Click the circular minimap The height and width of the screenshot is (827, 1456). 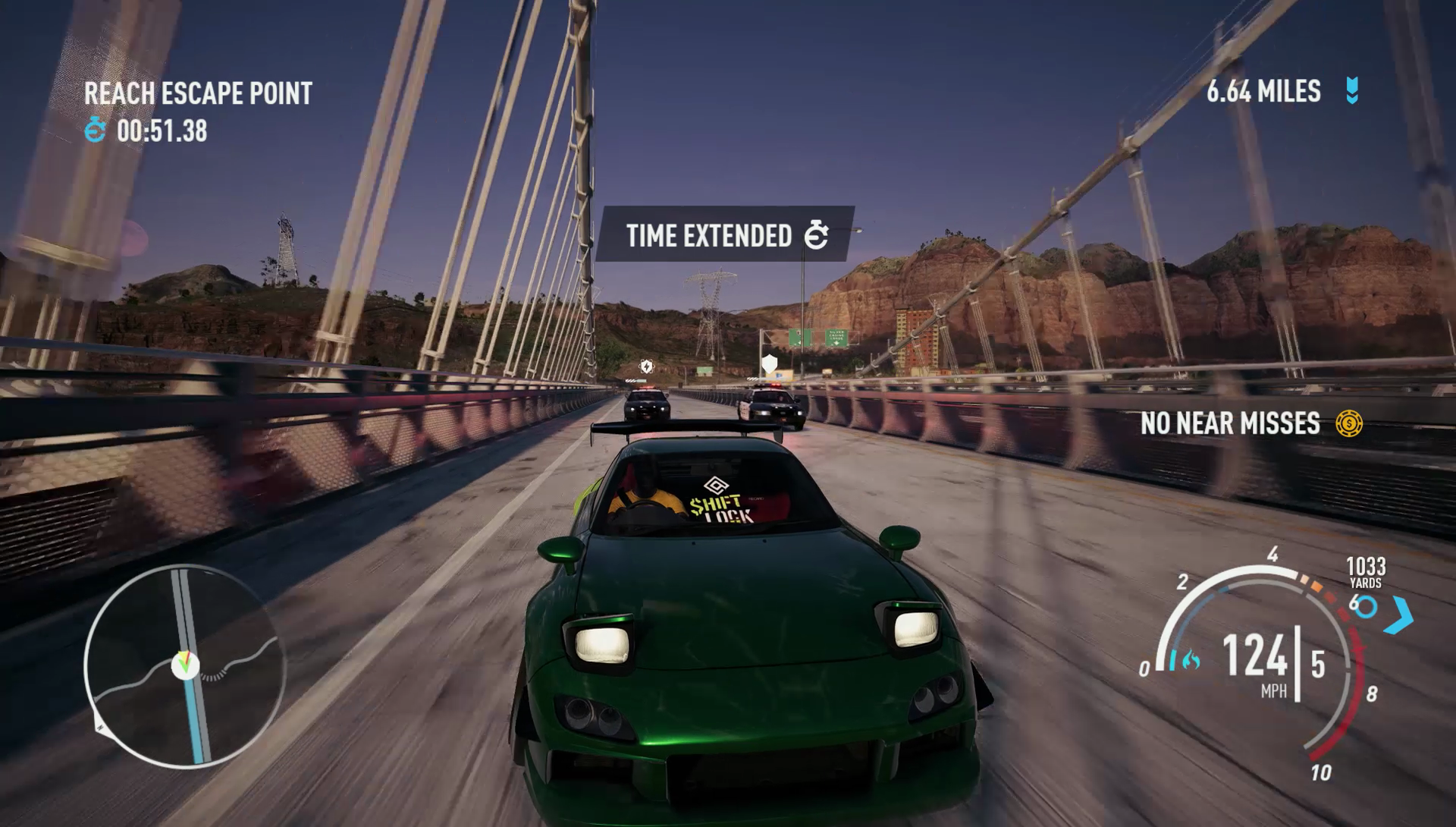click(184, 665)
